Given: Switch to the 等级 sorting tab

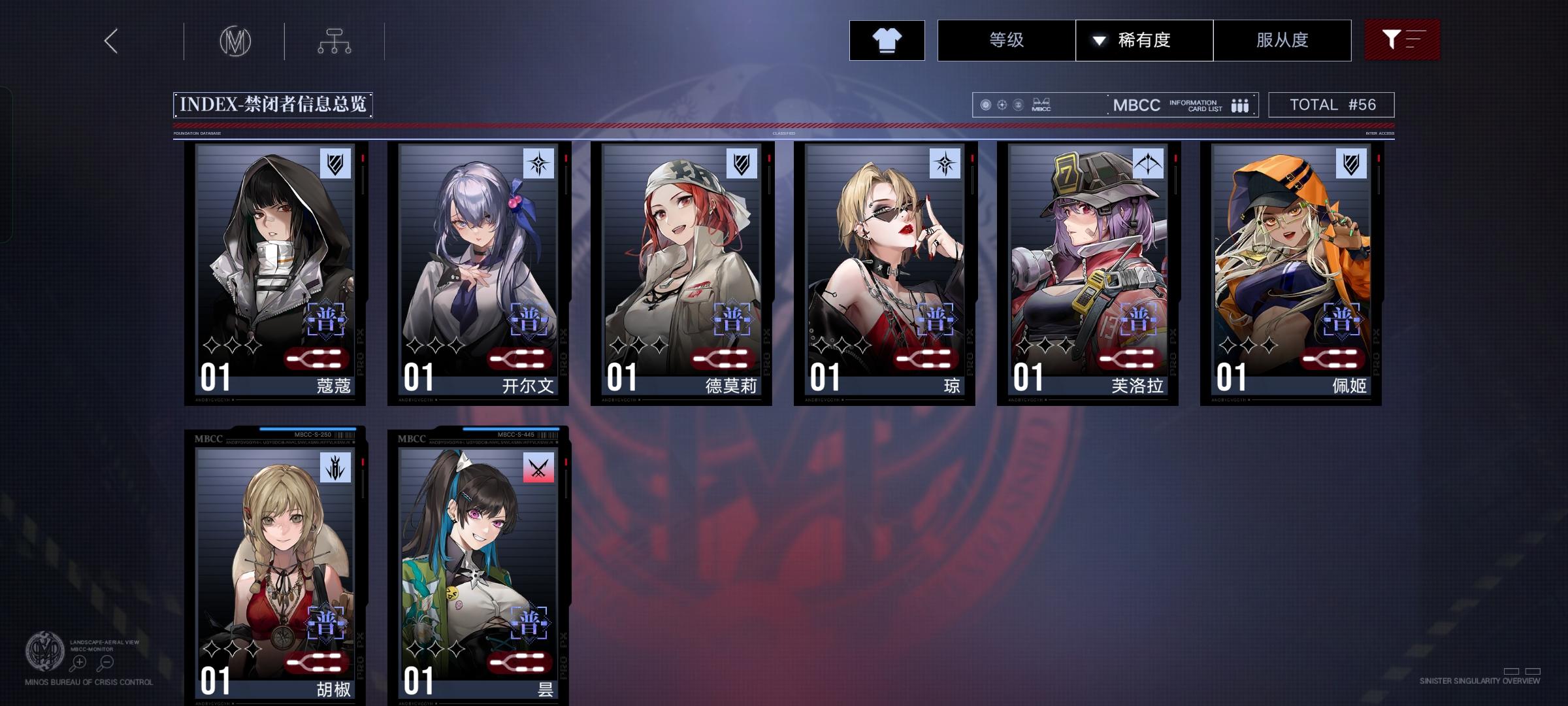Looking at the screenshot, I should point(1006,40).
